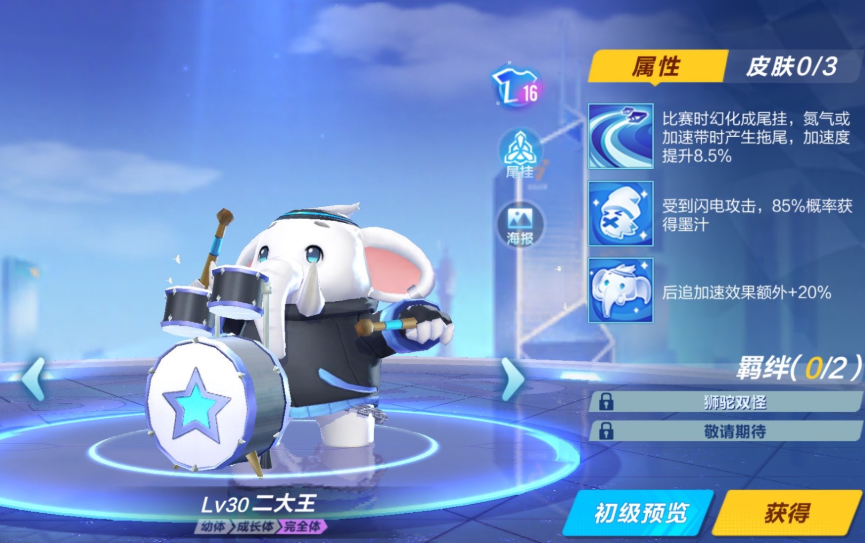The image size is (865, 543).
Task: Click the blue shirt level 16 icon
Action: tap(516, 89)
